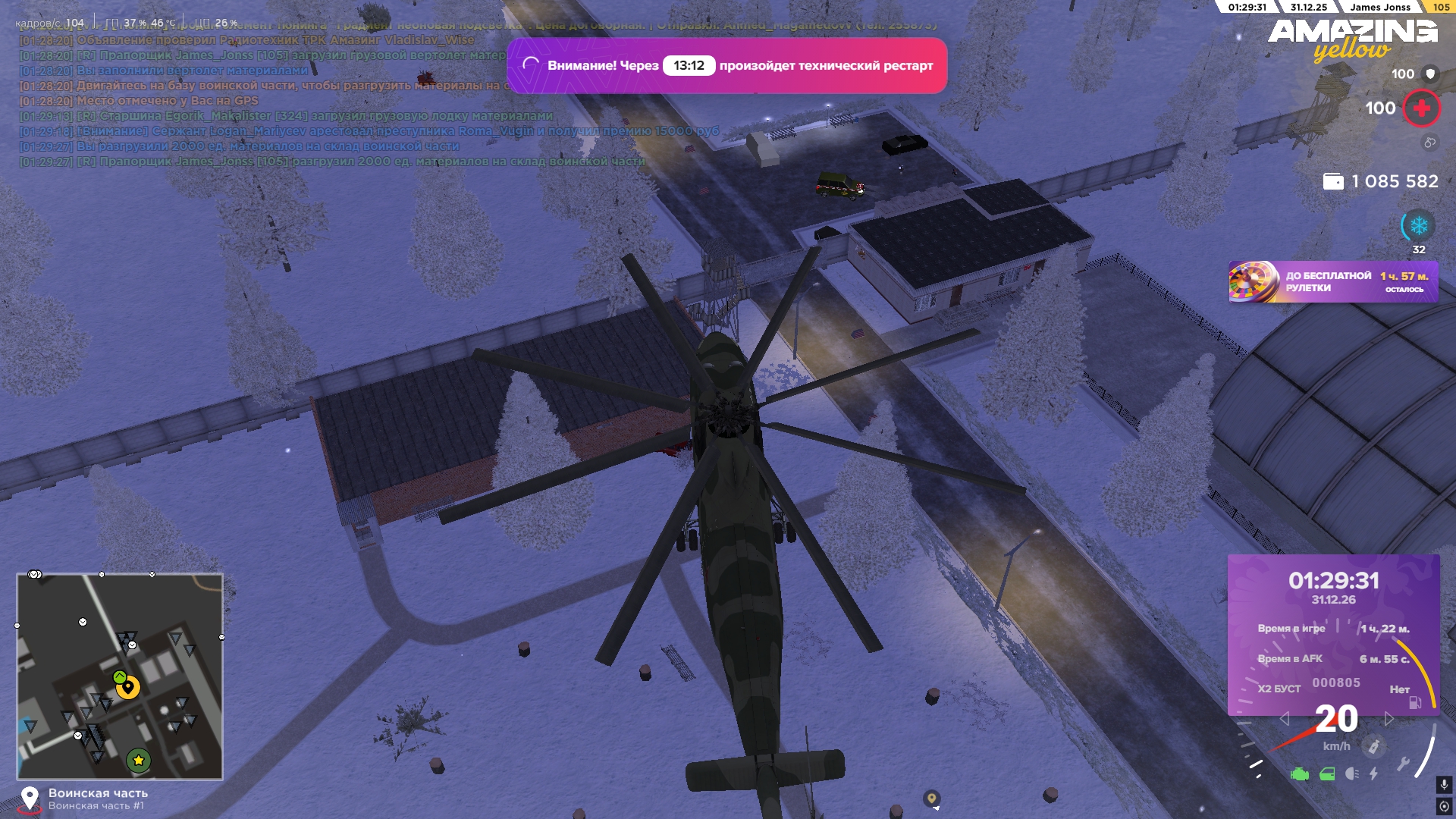Viewport: 1456px width, 819px height.
Task: Open the free roulette timer banner
Action: (x=1332, y=282)
